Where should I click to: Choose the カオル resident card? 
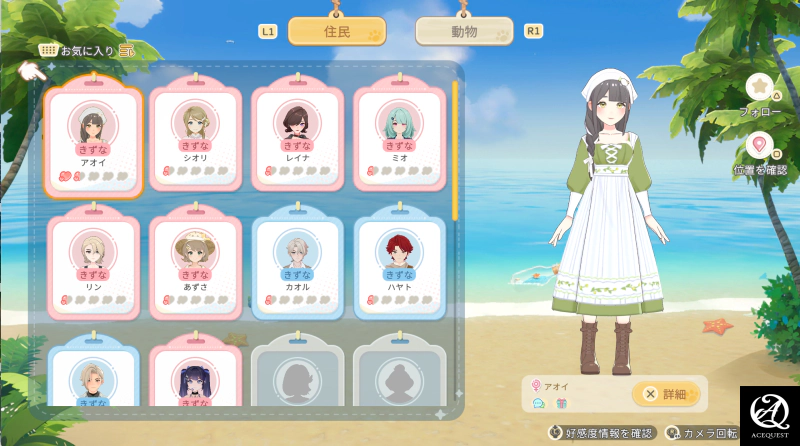[x=298, y=263]
